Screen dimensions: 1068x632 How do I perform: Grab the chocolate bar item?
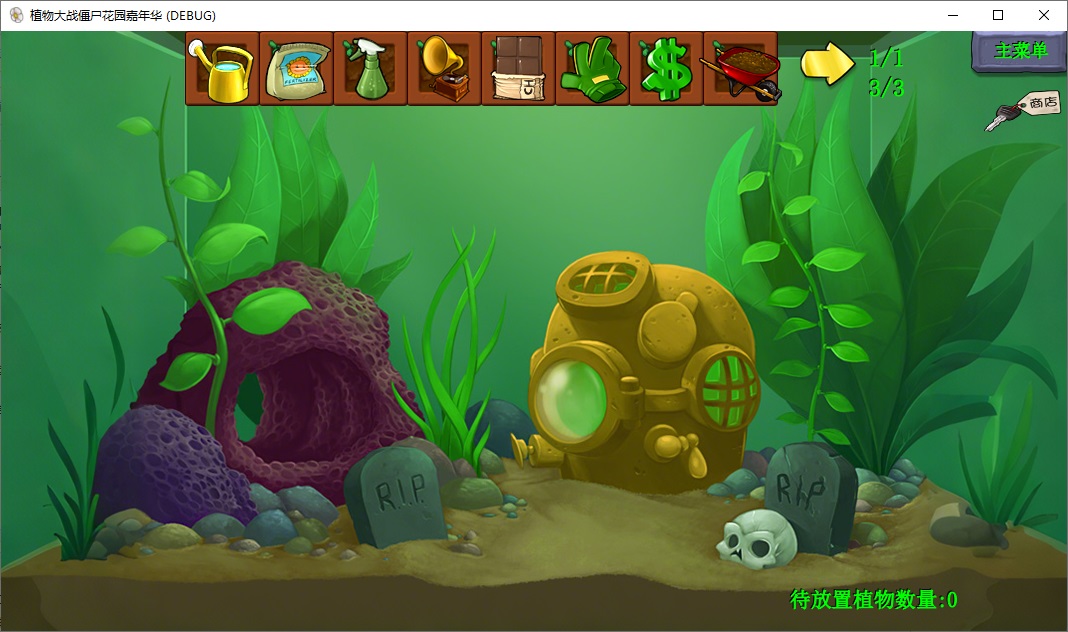(x=518, y=68)
